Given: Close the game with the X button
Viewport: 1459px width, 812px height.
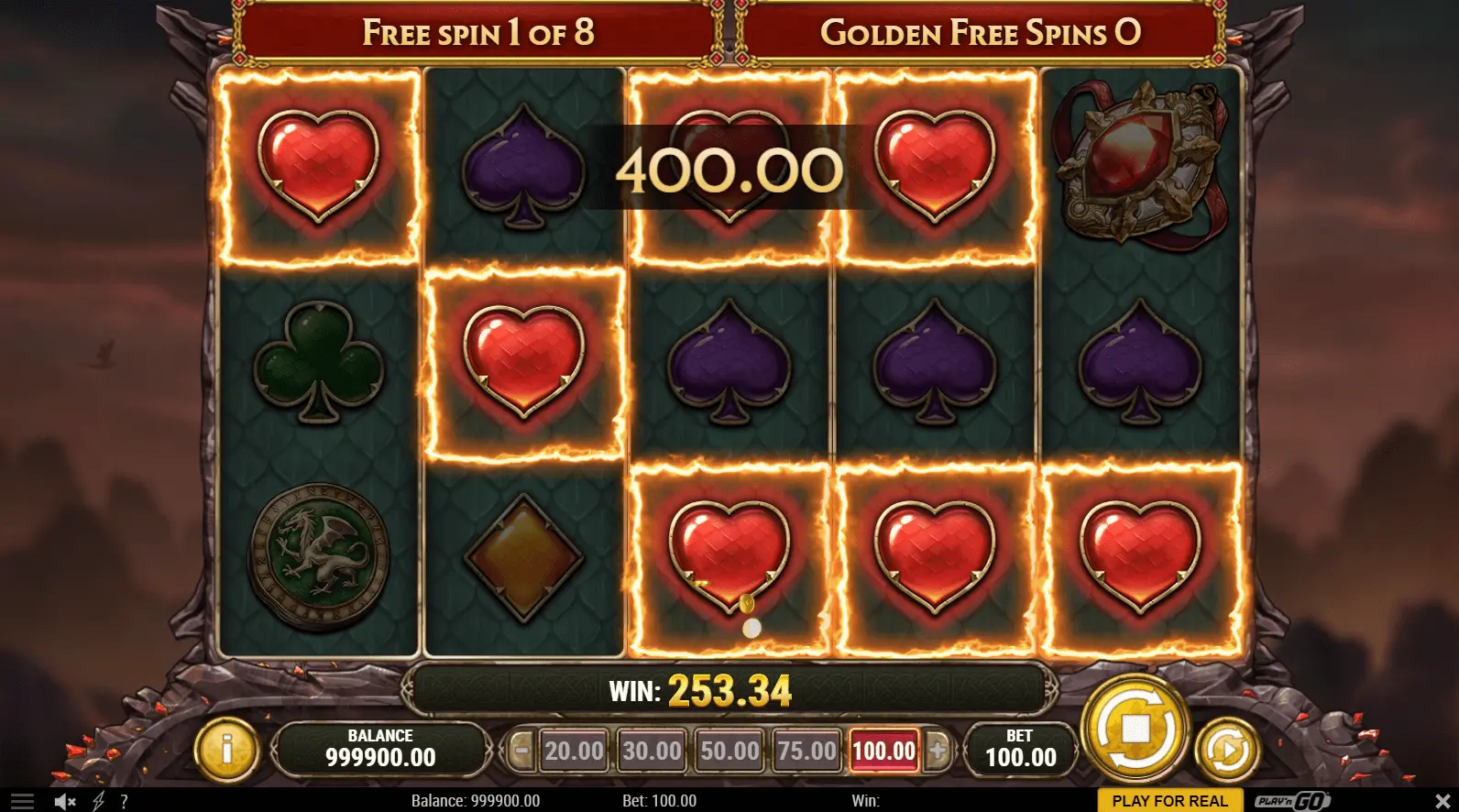Looking at the screenshot, I should (1442, 801).
